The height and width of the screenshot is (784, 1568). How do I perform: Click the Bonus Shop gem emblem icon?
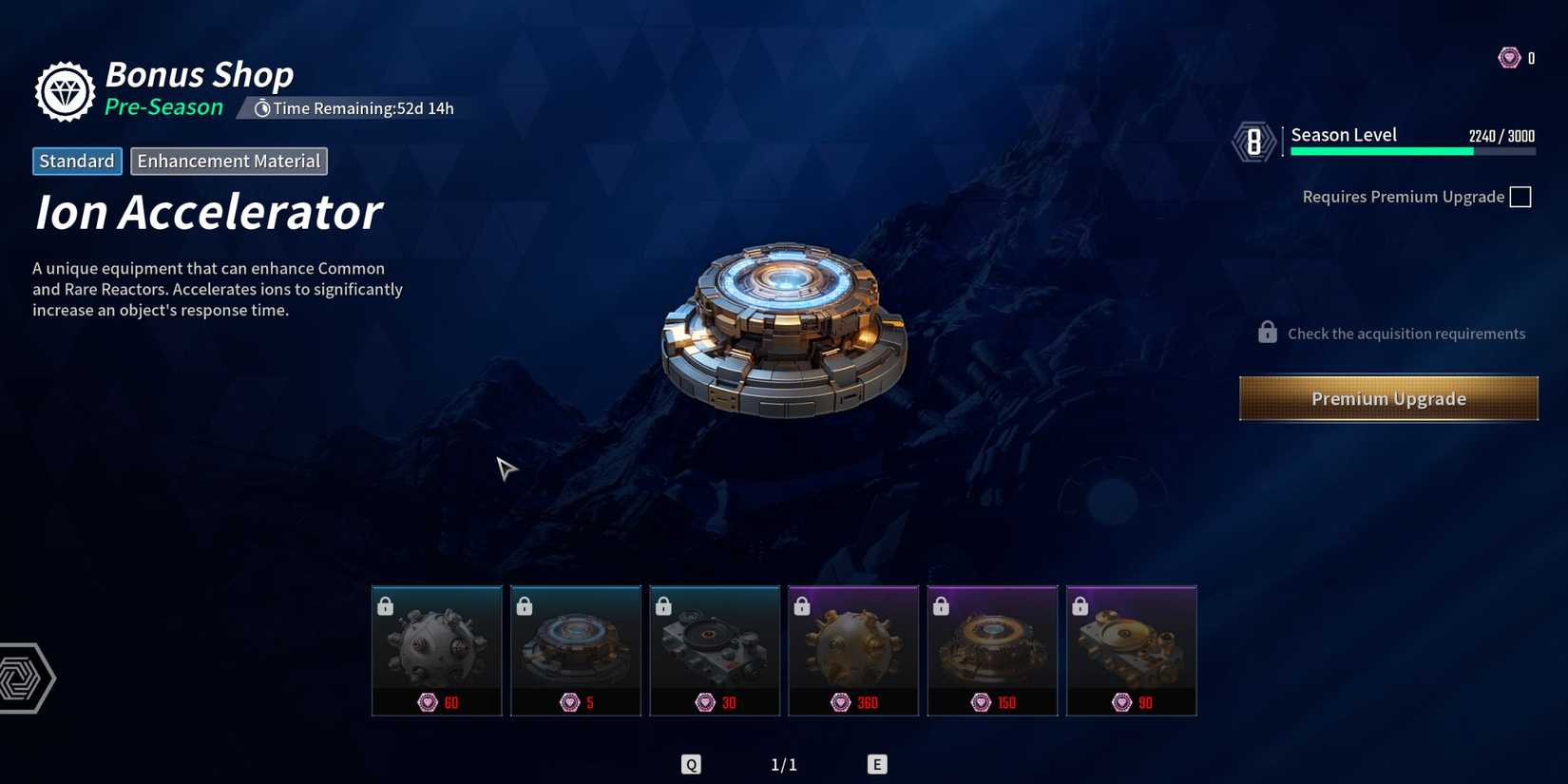tap(64, 90)
